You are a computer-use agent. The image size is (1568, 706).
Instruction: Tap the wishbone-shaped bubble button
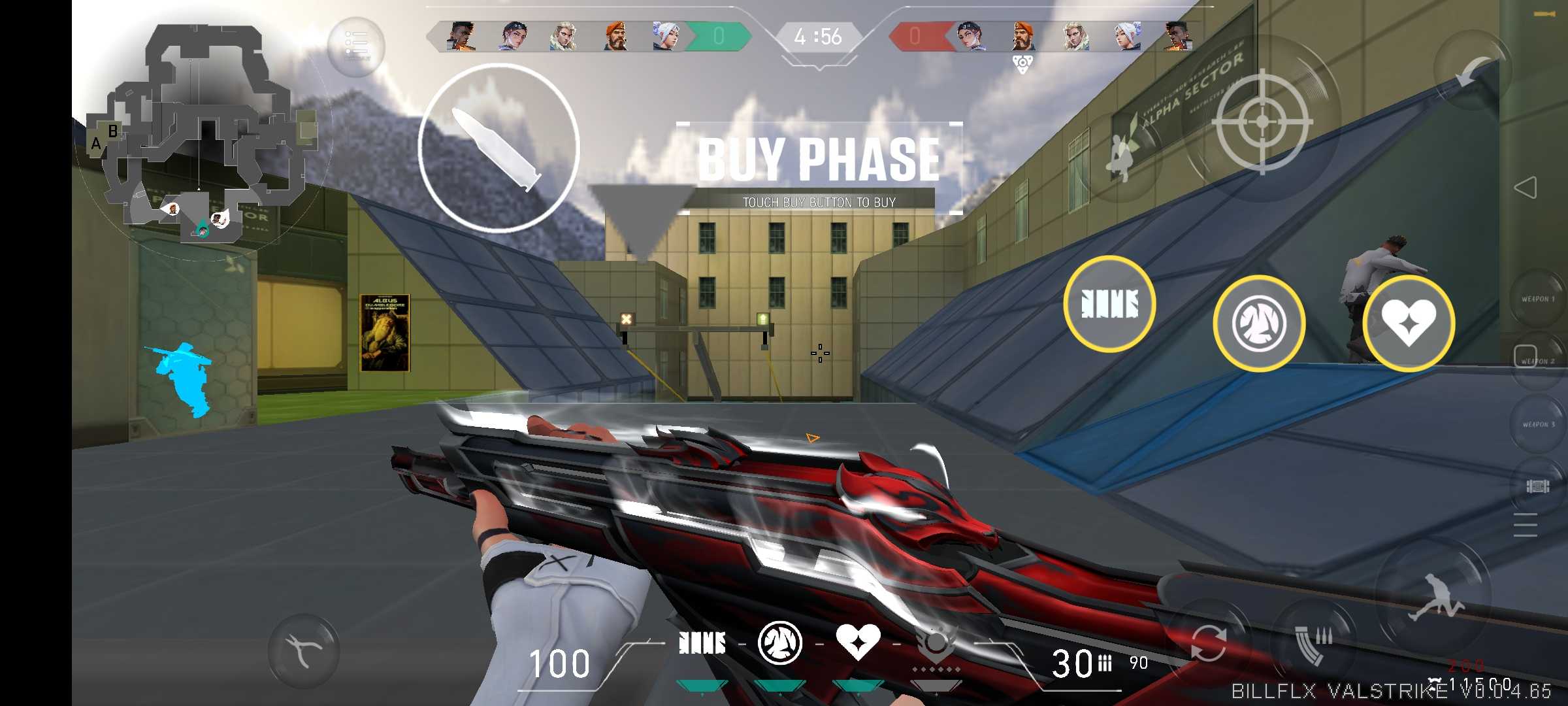304,650
